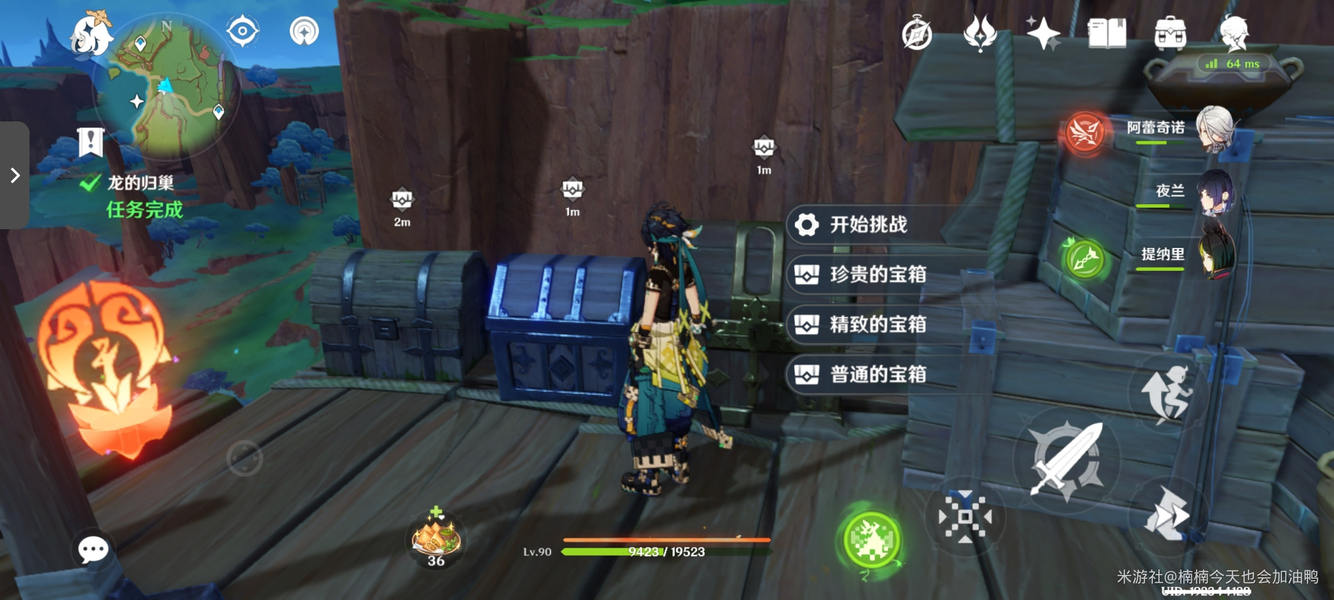This screenshot has width=1334, height=600.
Task: Open the circular minimap
Action: (168, 90)
